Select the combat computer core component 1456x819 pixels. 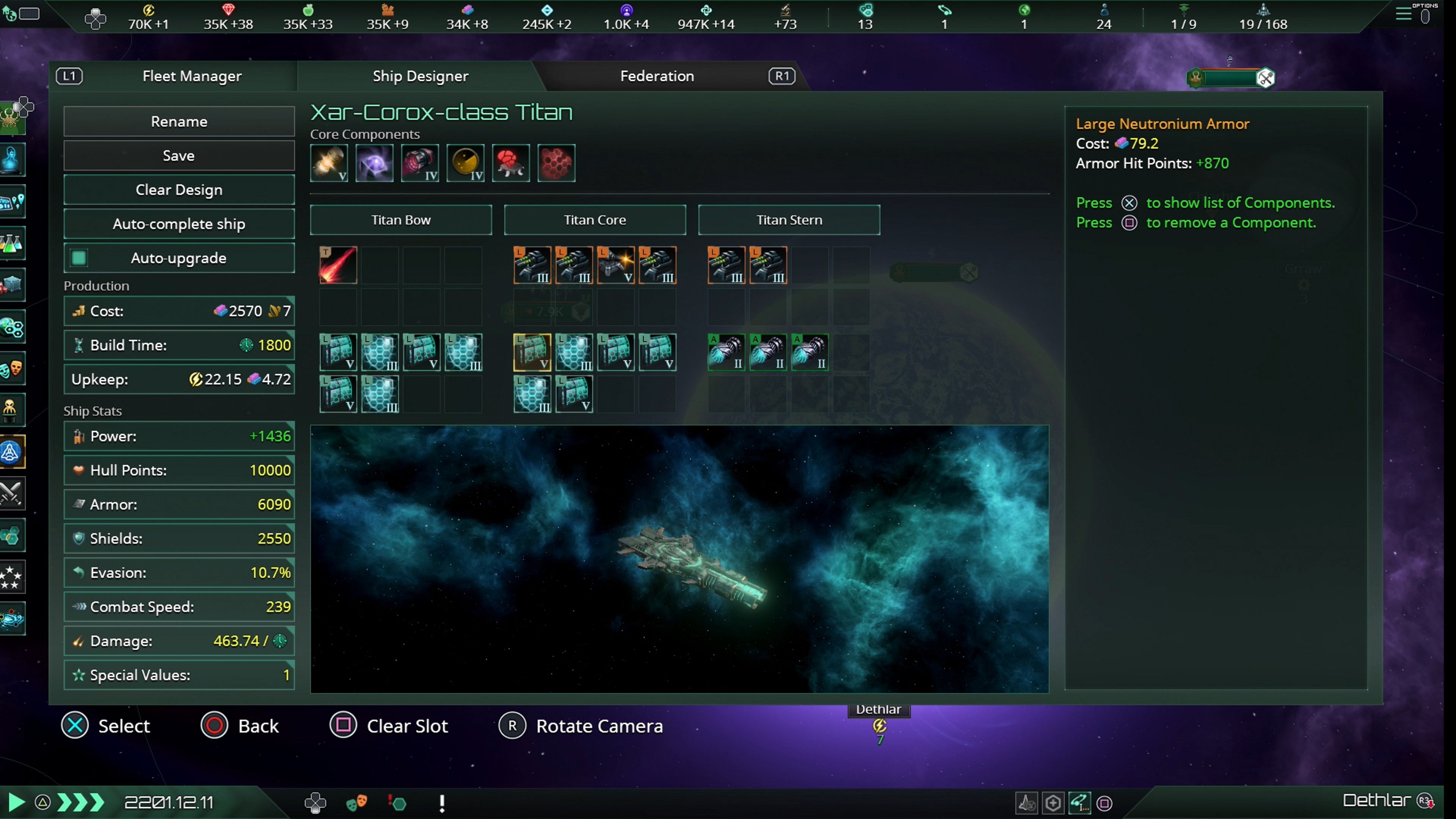click(x=511, y=163)
